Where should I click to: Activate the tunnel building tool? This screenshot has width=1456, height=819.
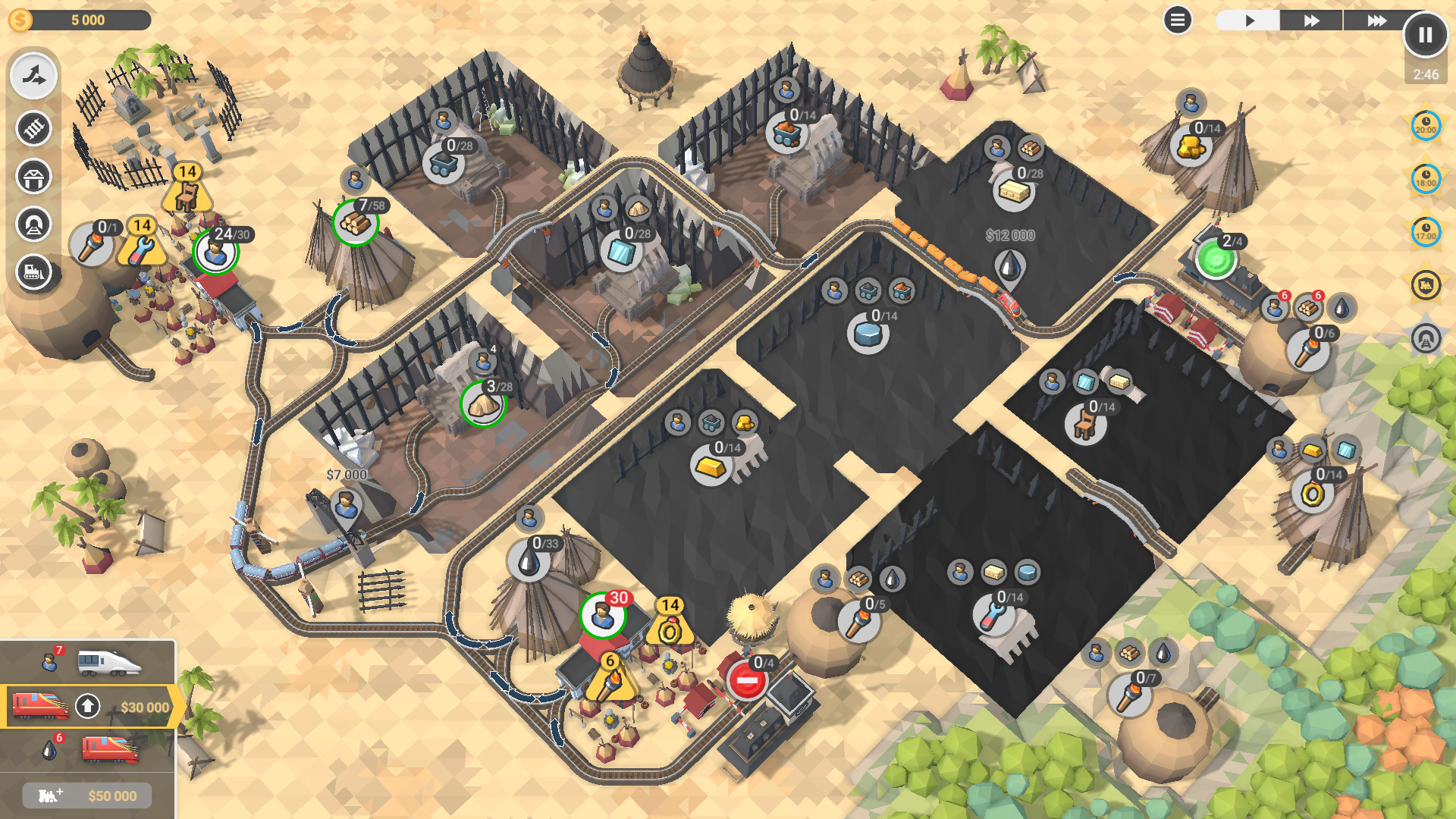click(33, 224)
